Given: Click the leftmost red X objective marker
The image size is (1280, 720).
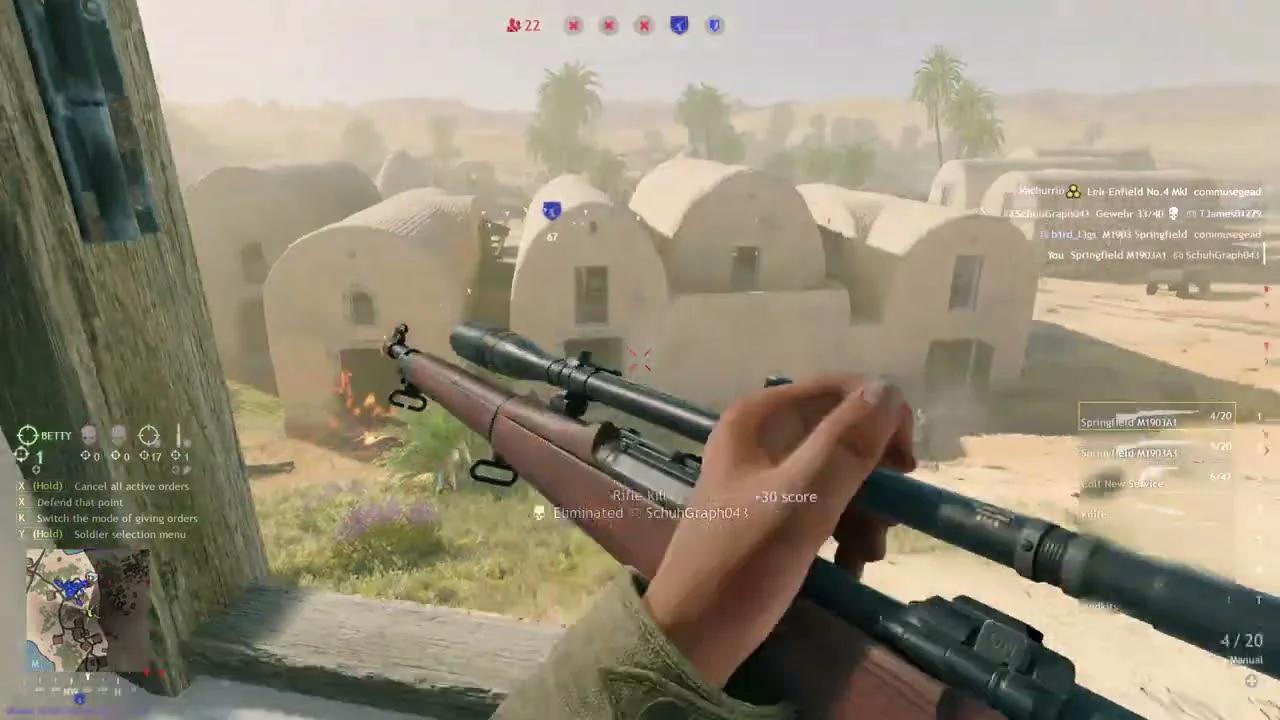Looking at the screenshot, I should pos(573,26).
